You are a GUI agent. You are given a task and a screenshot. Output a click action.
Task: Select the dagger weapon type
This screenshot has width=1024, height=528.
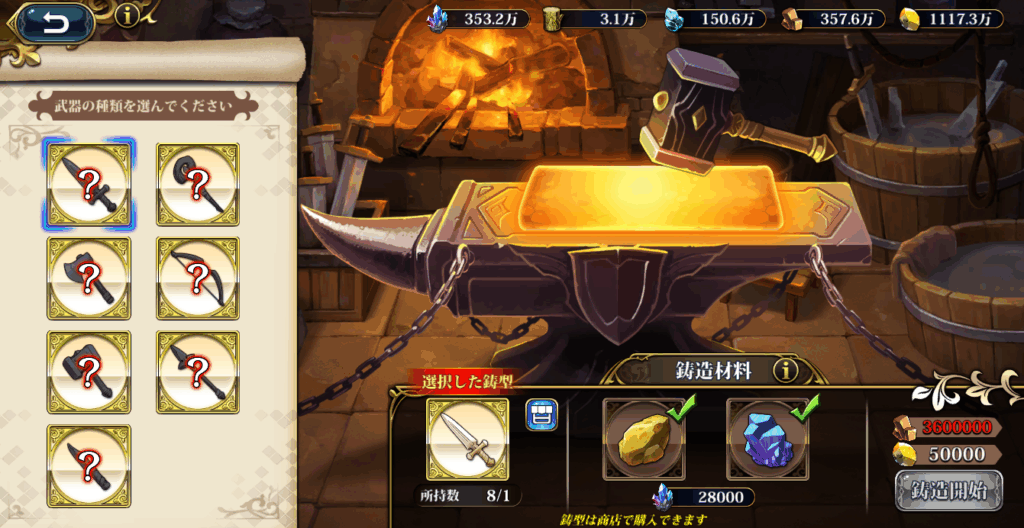pos(89,465)
